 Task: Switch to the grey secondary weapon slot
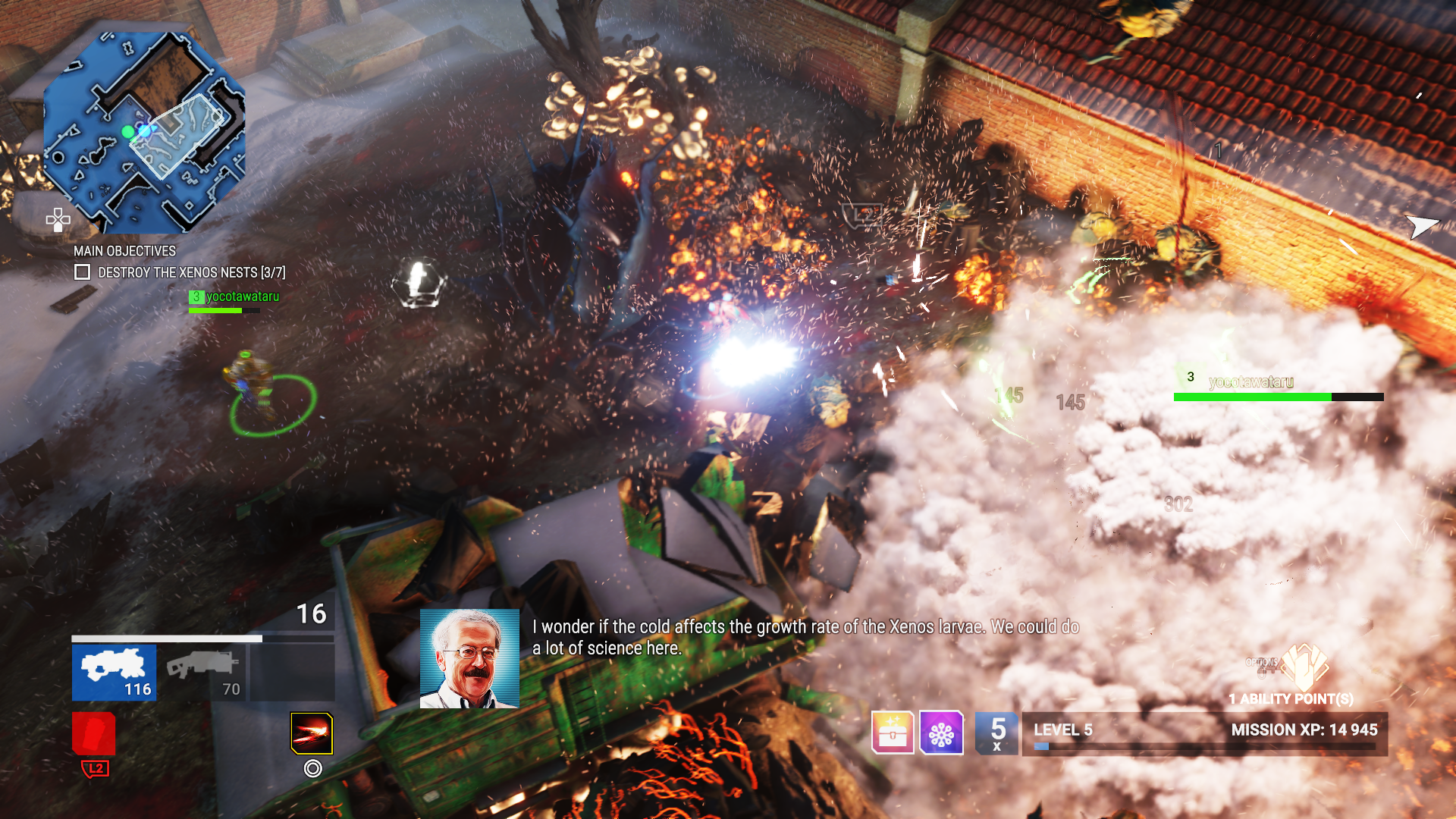click(203, 672)
